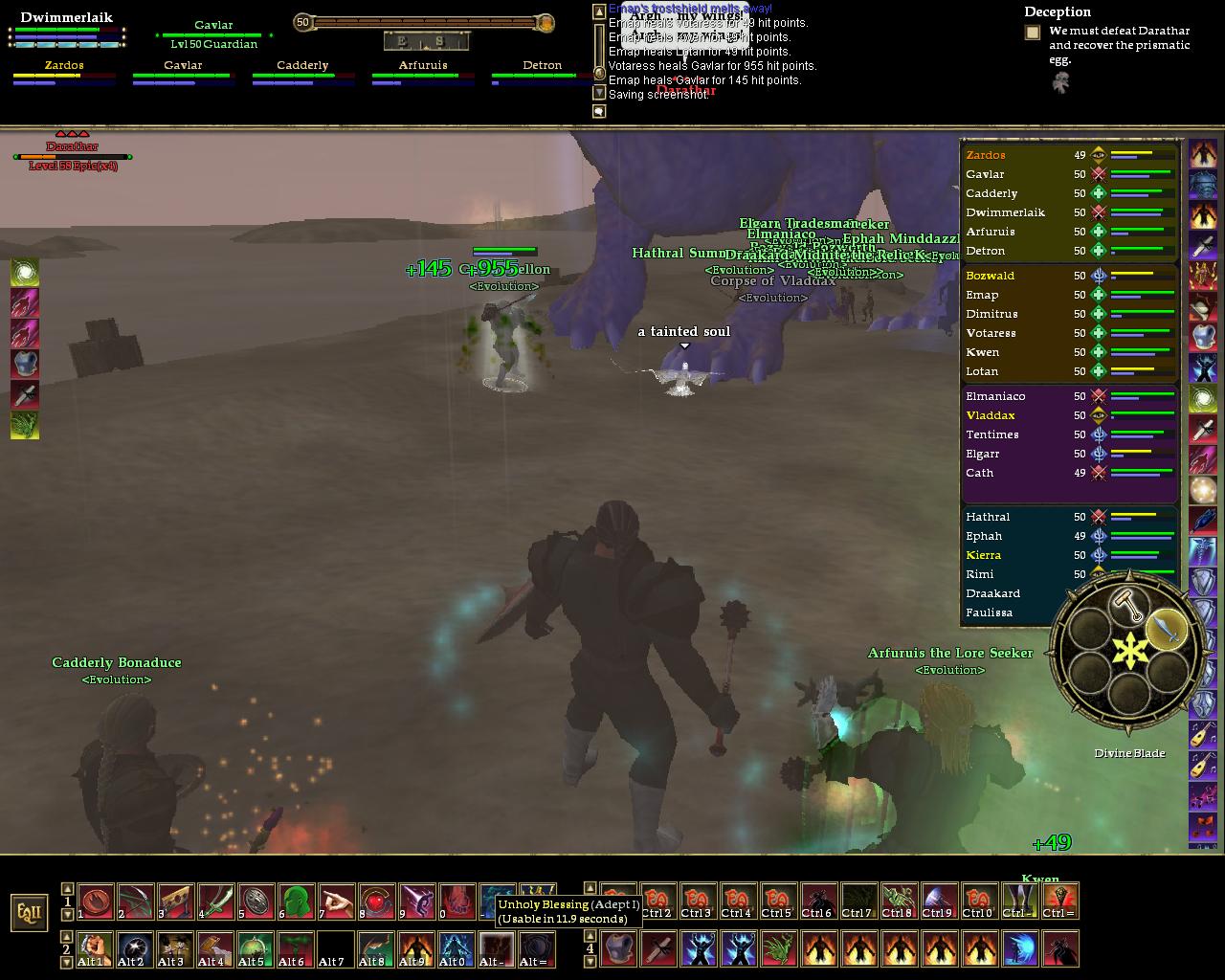Toggle the Deception quest objective checkbox
Image resolution: width=1225 pixels, height=980 pixels.
click(x=1032, y=33)
